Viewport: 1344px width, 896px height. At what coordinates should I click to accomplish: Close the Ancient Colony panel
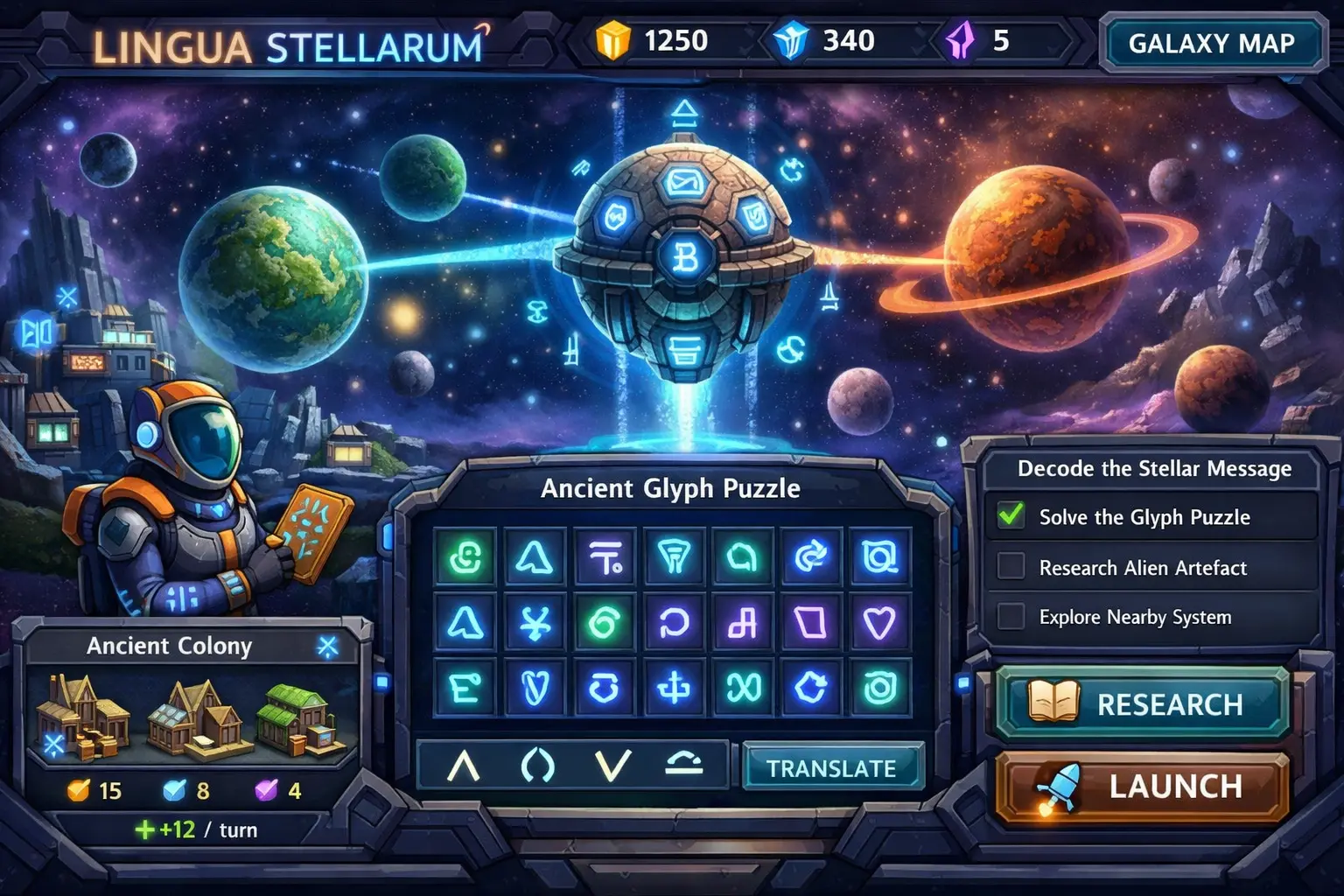coord(327,647)
